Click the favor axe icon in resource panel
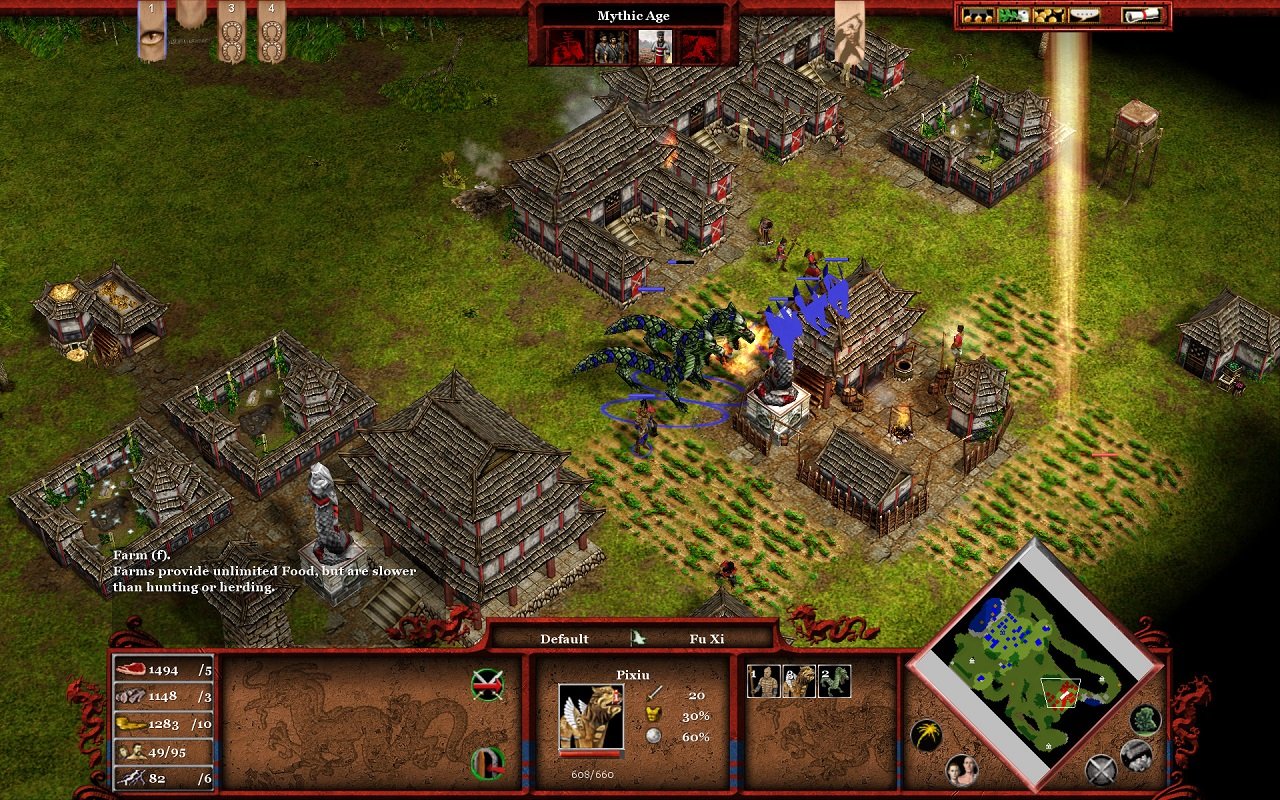 tap(133, 778)
